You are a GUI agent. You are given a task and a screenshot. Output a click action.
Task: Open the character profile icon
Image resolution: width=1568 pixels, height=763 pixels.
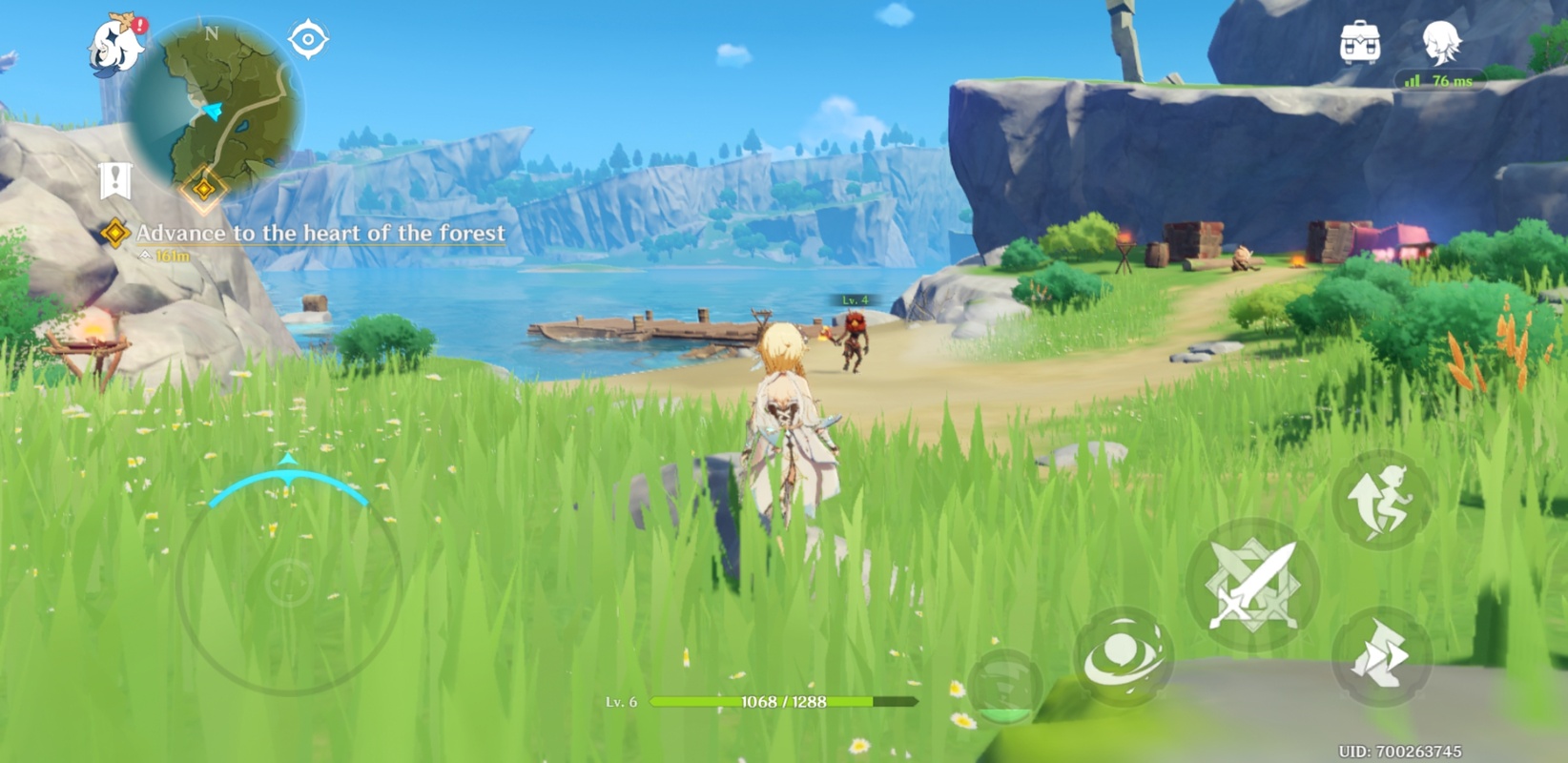1441,43
